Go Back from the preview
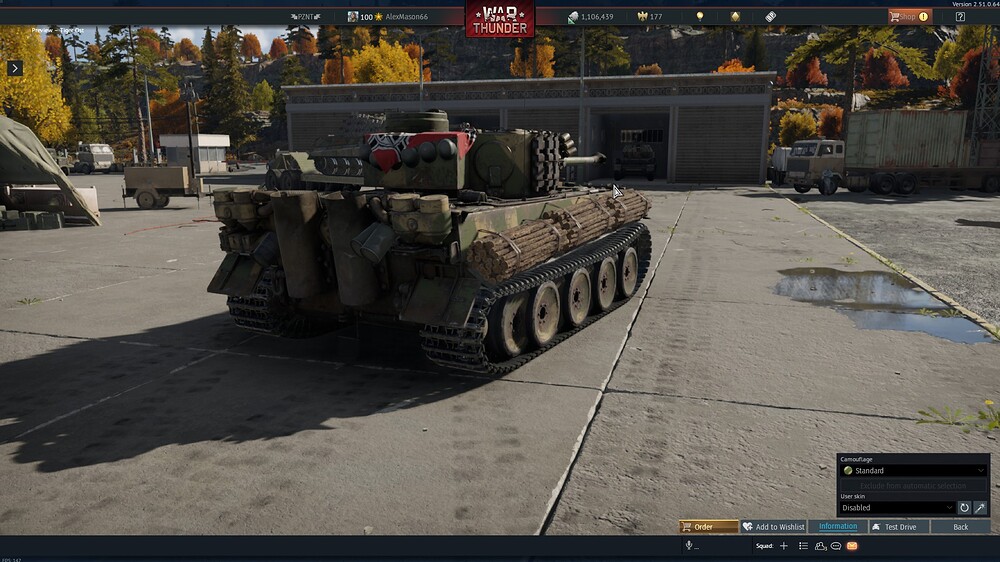Viewport: 1000px width, 562px height. pyautogui.click(x=960, y=527)
